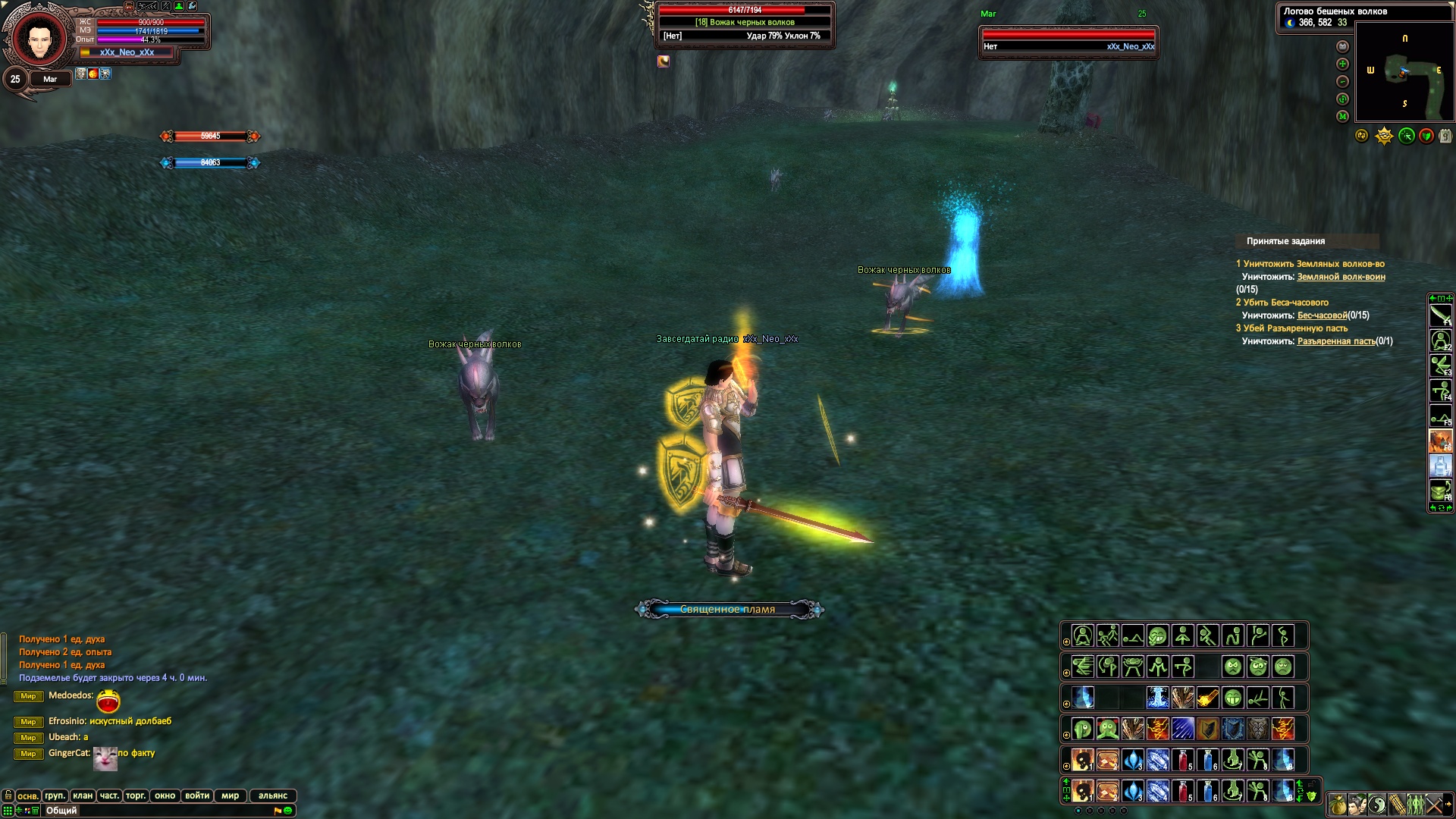Zoom out the minimap with the minus button
Viewport: 1456px width, 819px height.
pyautogui.click(x=1342, y=81)
